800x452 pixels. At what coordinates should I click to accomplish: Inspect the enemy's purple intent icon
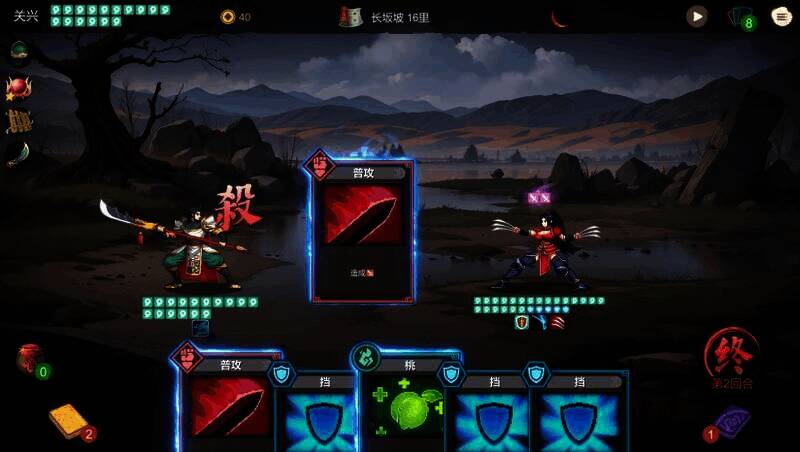click(x=539, y=197)
